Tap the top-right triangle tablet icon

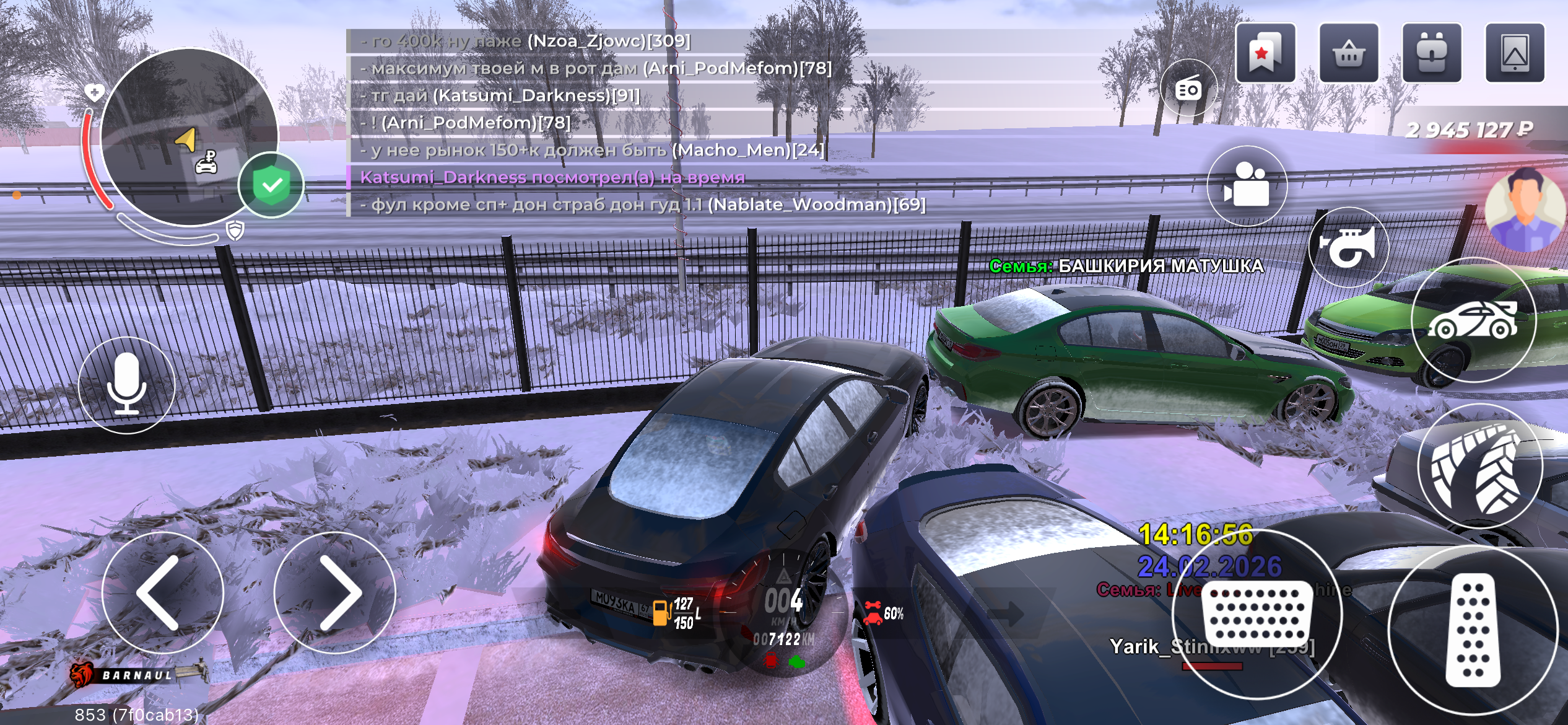click(1515, 53)
